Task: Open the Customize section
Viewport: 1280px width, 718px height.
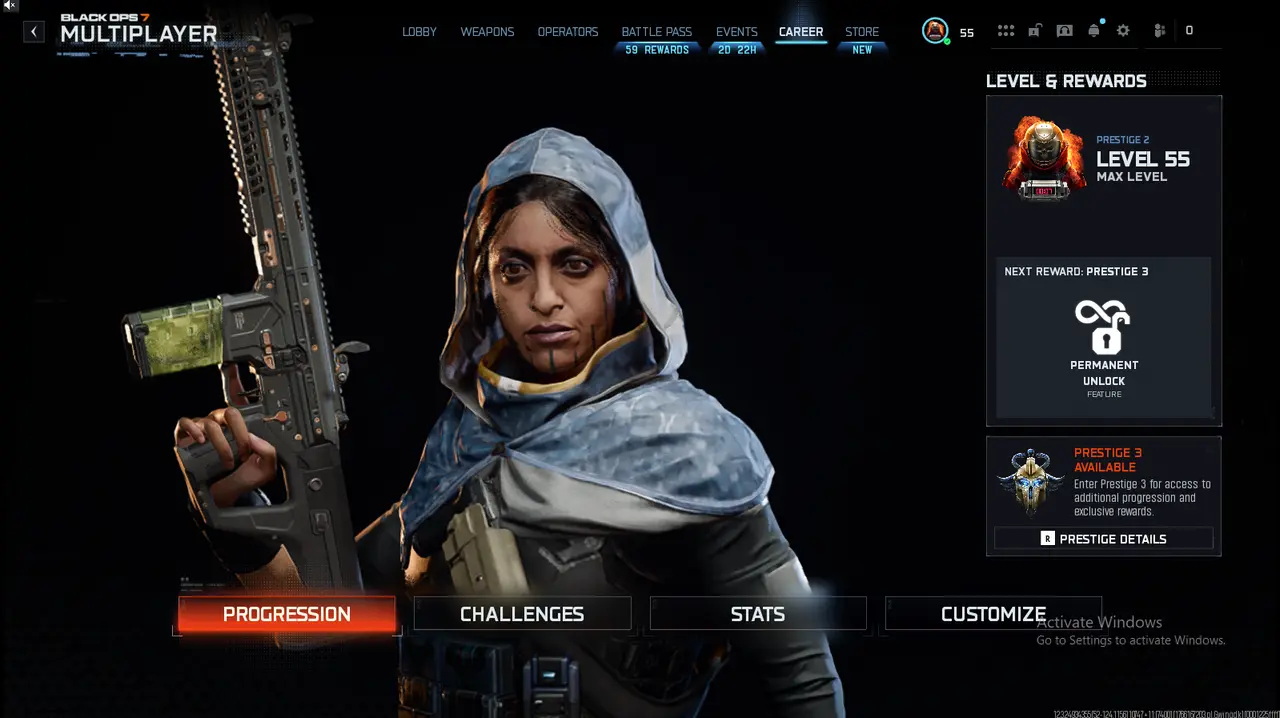Action: 993,614
